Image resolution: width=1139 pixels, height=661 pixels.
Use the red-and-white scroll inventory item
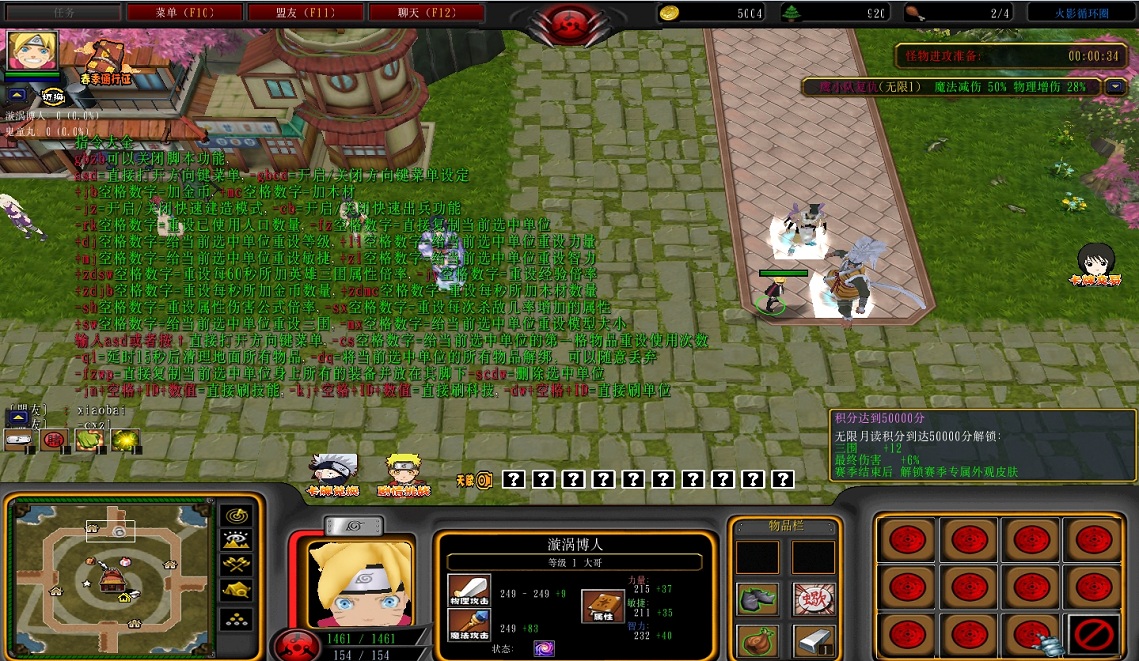814,599
